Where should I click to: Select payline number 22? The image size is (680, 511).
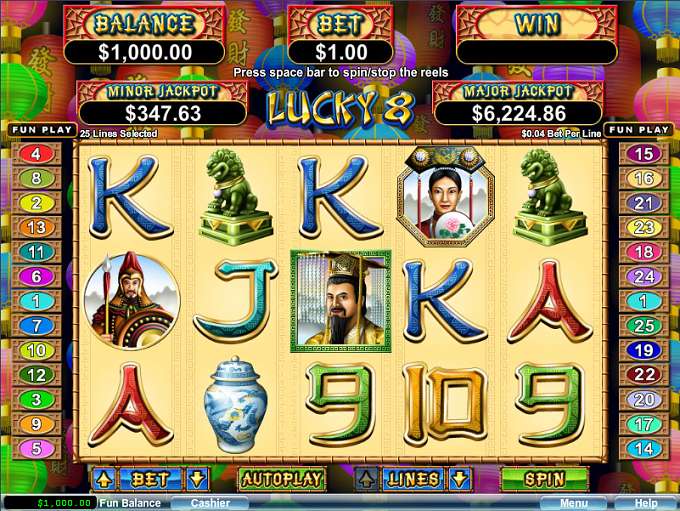(x=644, y=374)
